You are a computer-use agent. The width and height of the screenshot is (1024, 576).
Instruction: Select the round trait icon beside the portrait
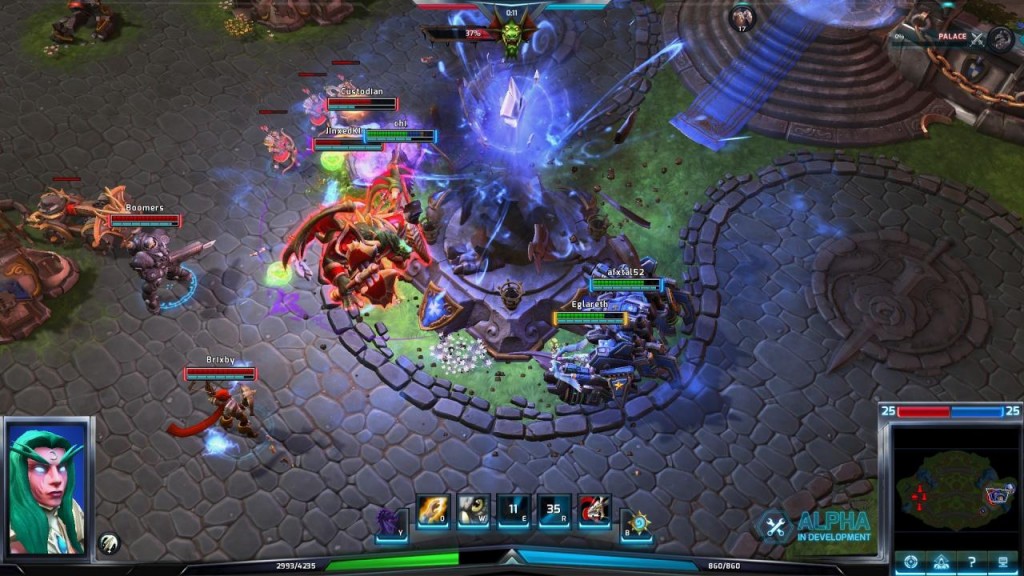tap(110, 544)
